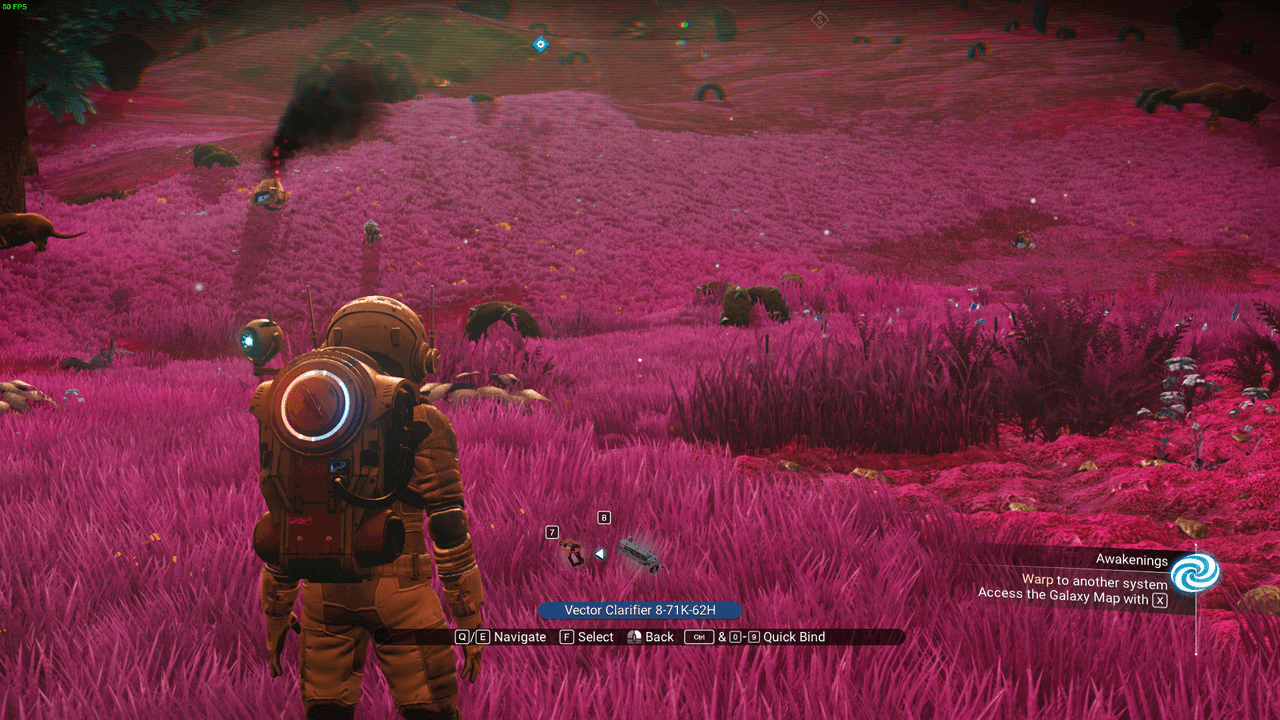
Task: Select the red pistol multi-tool in quick menu
Action: tap(572, 553)
